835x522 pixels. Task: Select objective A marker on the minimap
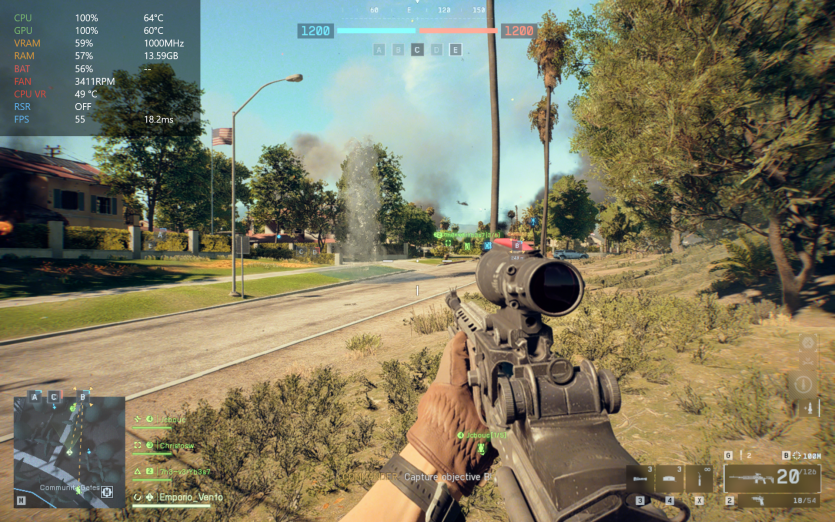(35, 397)
